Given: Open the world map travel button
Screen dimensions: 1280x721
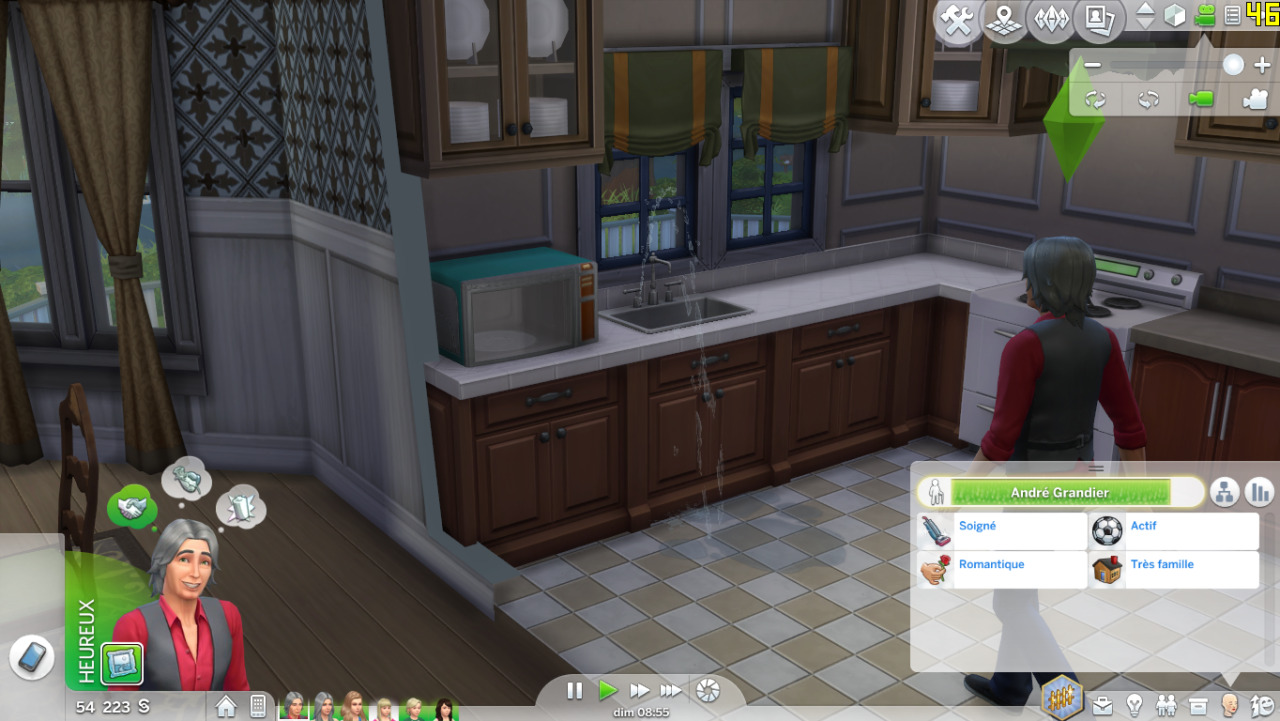Looking at the screenshot, I should click(x=1004, y=21).
